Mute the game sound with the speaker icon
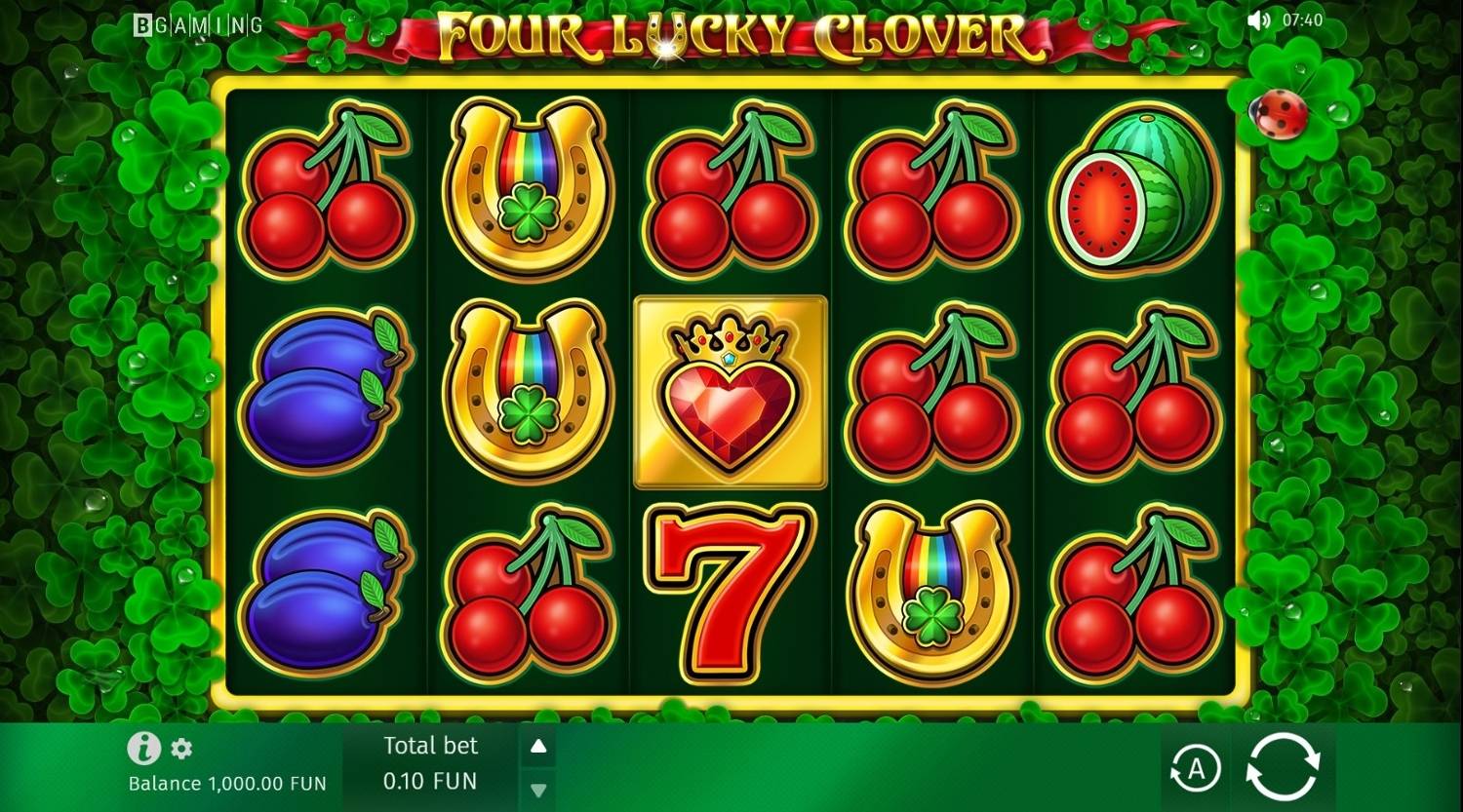1463x812 pixels. (1259, 19)
